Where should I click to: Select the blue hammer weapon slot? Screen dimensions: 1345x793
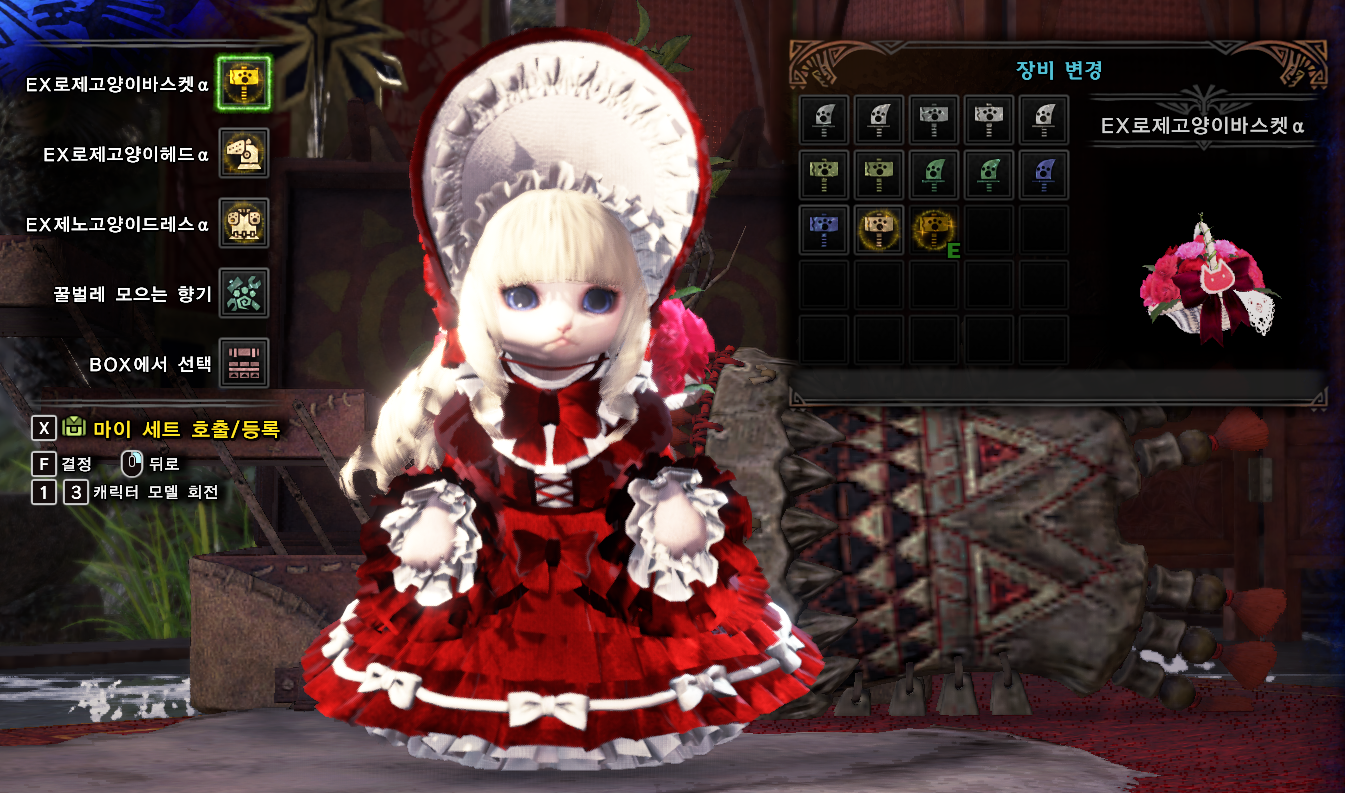pos(825,230)
